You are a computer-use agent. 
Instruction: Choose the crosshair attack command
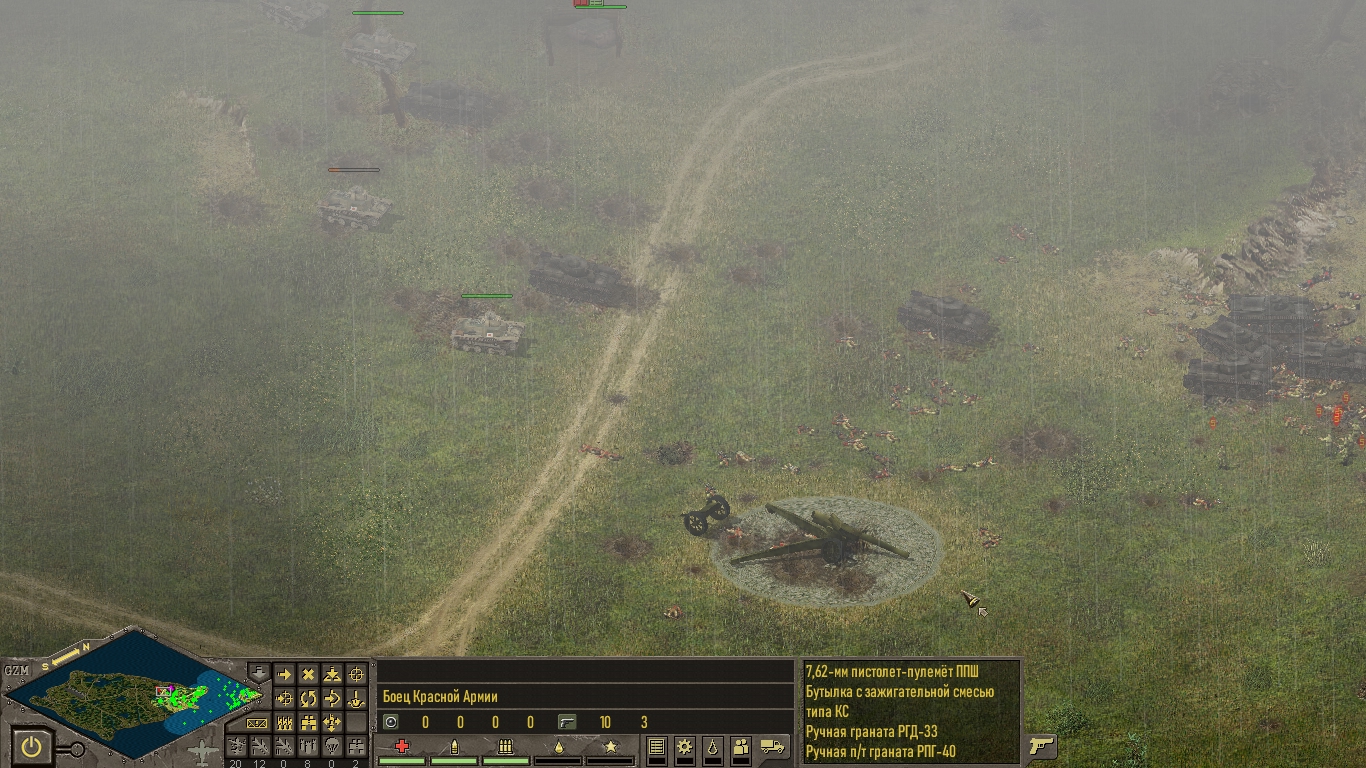tap(356, 675)
